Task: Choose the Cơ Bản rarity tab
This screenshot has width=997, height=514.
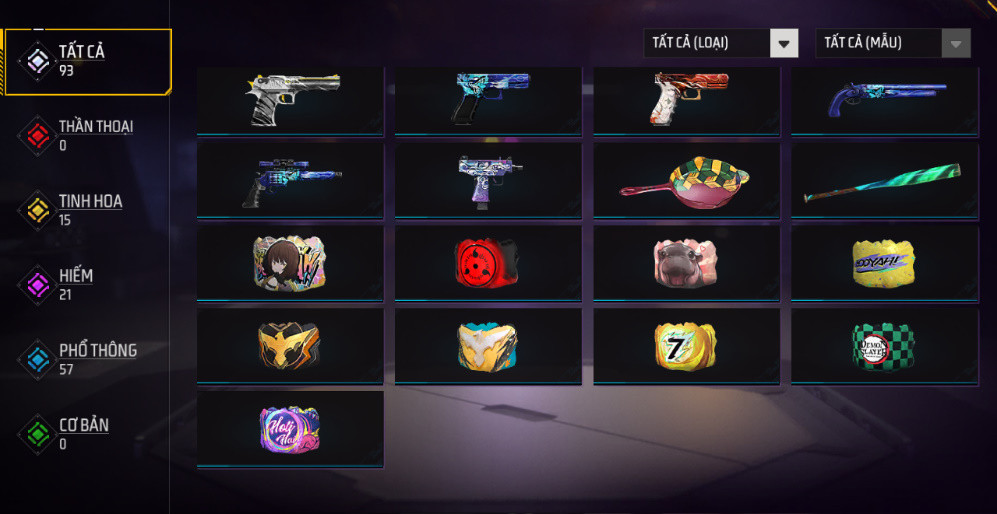Action: [x=88, y=434]
